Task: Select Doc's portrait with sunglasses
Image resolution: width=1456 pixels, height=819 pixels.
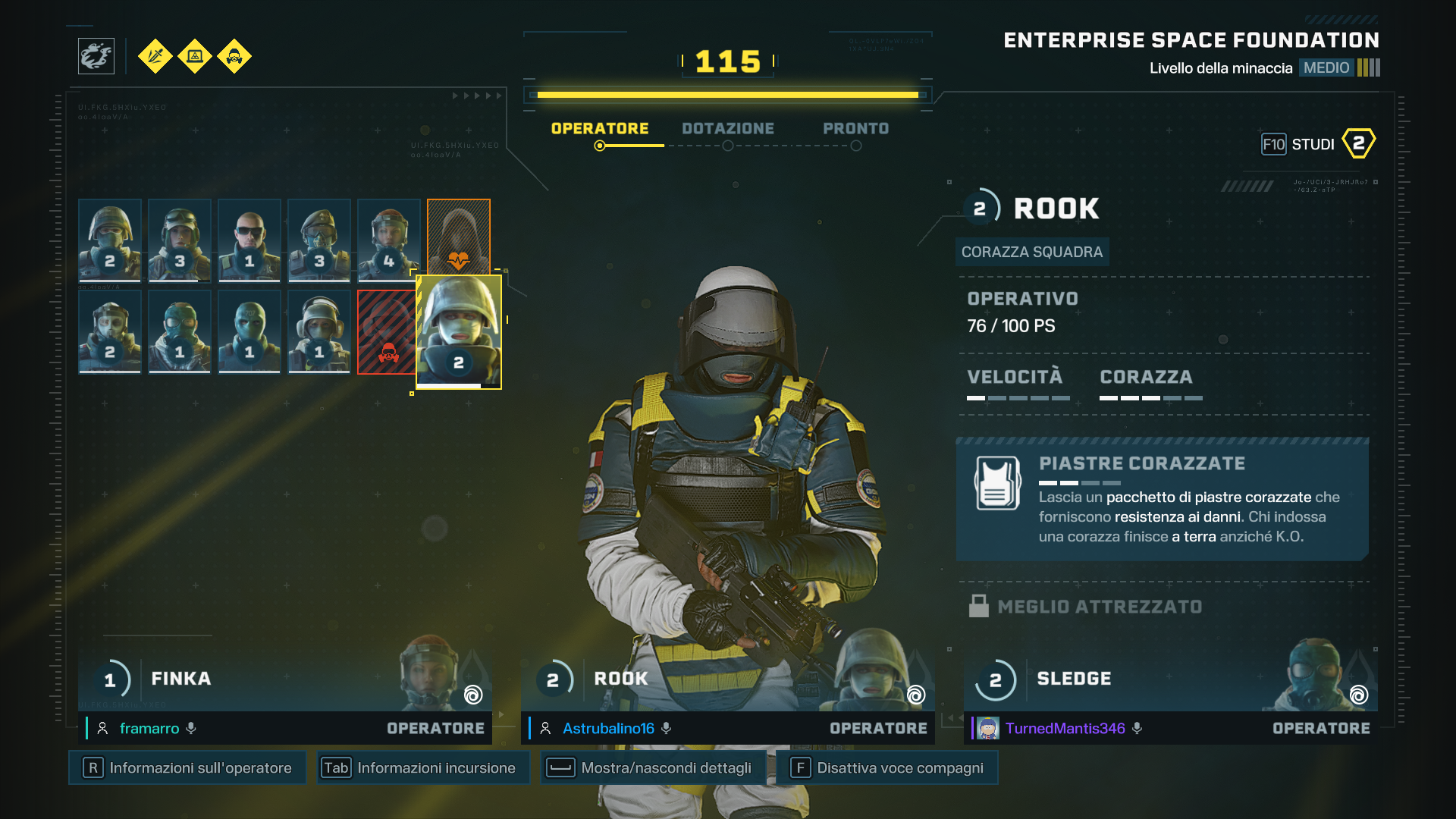Action: (249, 240)
